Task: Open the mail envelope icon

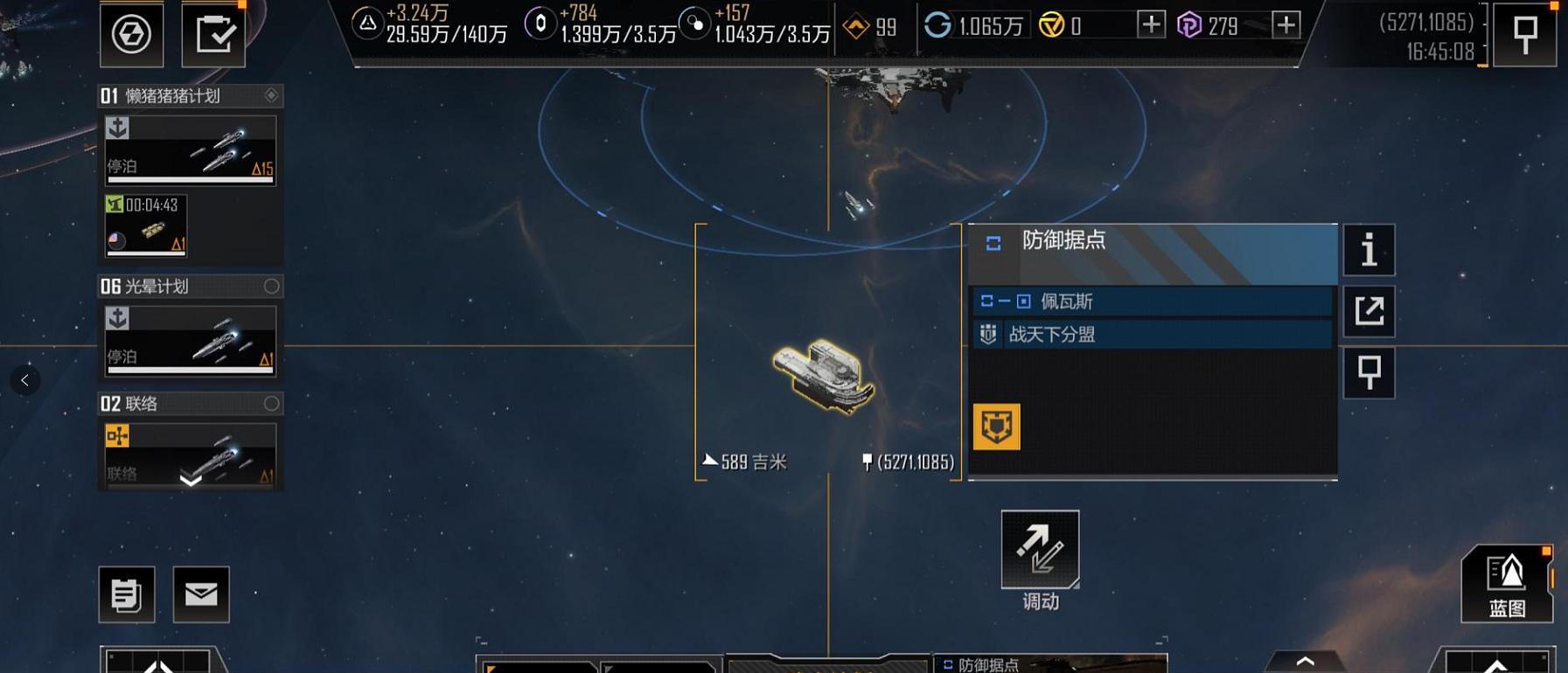Action: (x=201, y=593)
